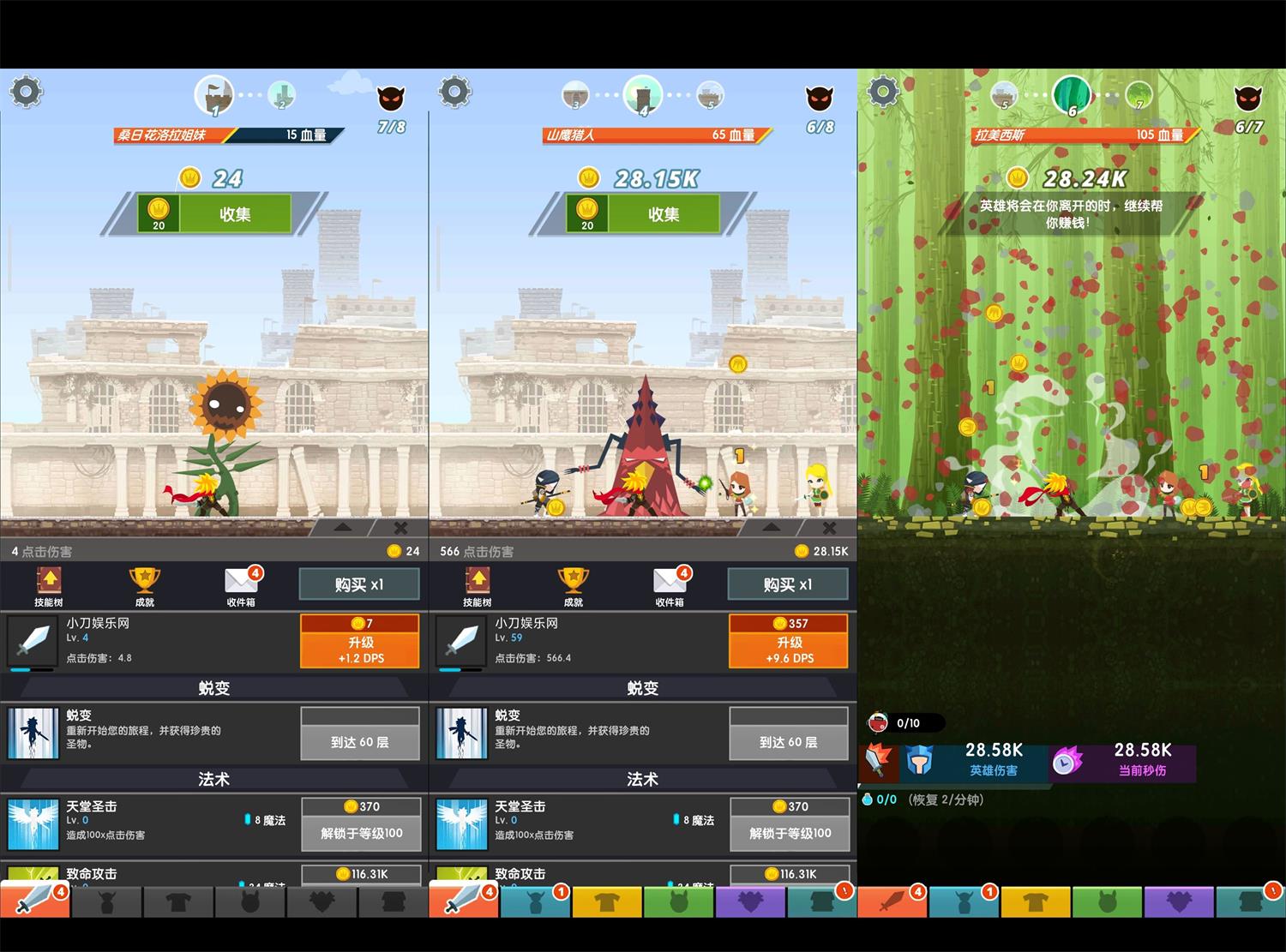
Task: Select the 0/10 potion flask icon
Action: point(878,723)
